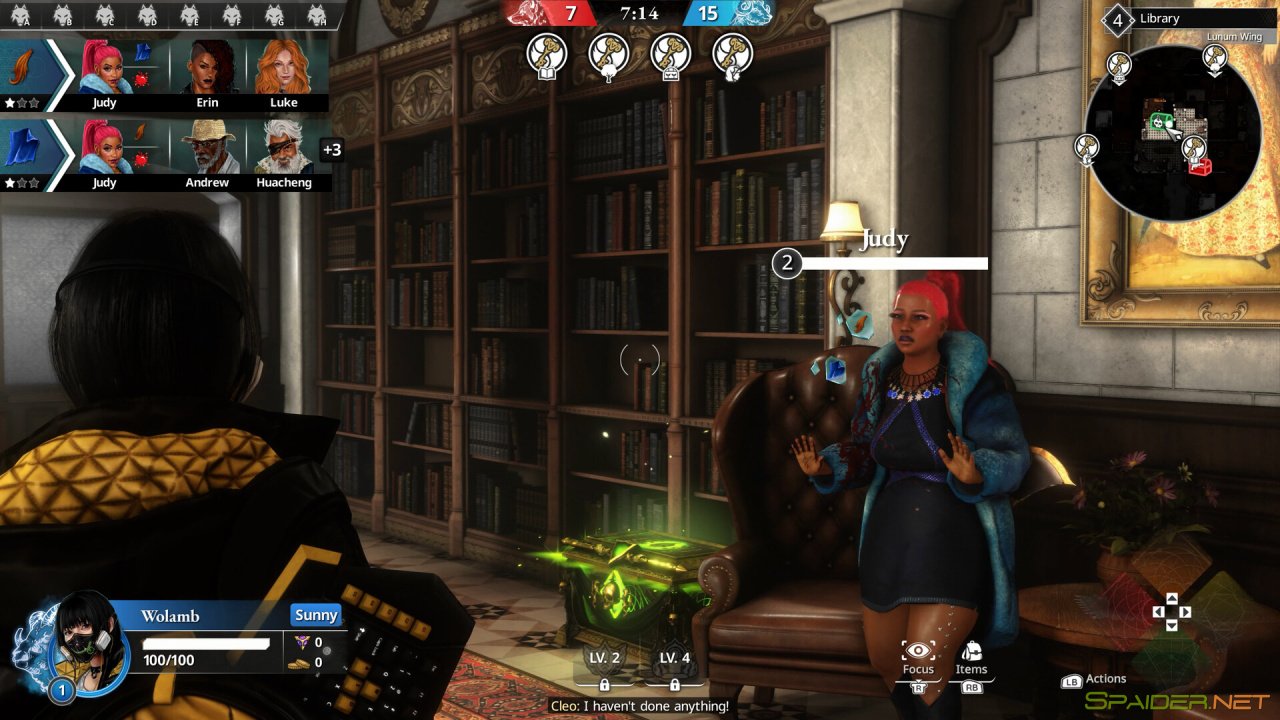The width and height of the screenshot is (1280, 720).
Task: Click Wolamb's masked character portrait
Action: pos(86,641)
